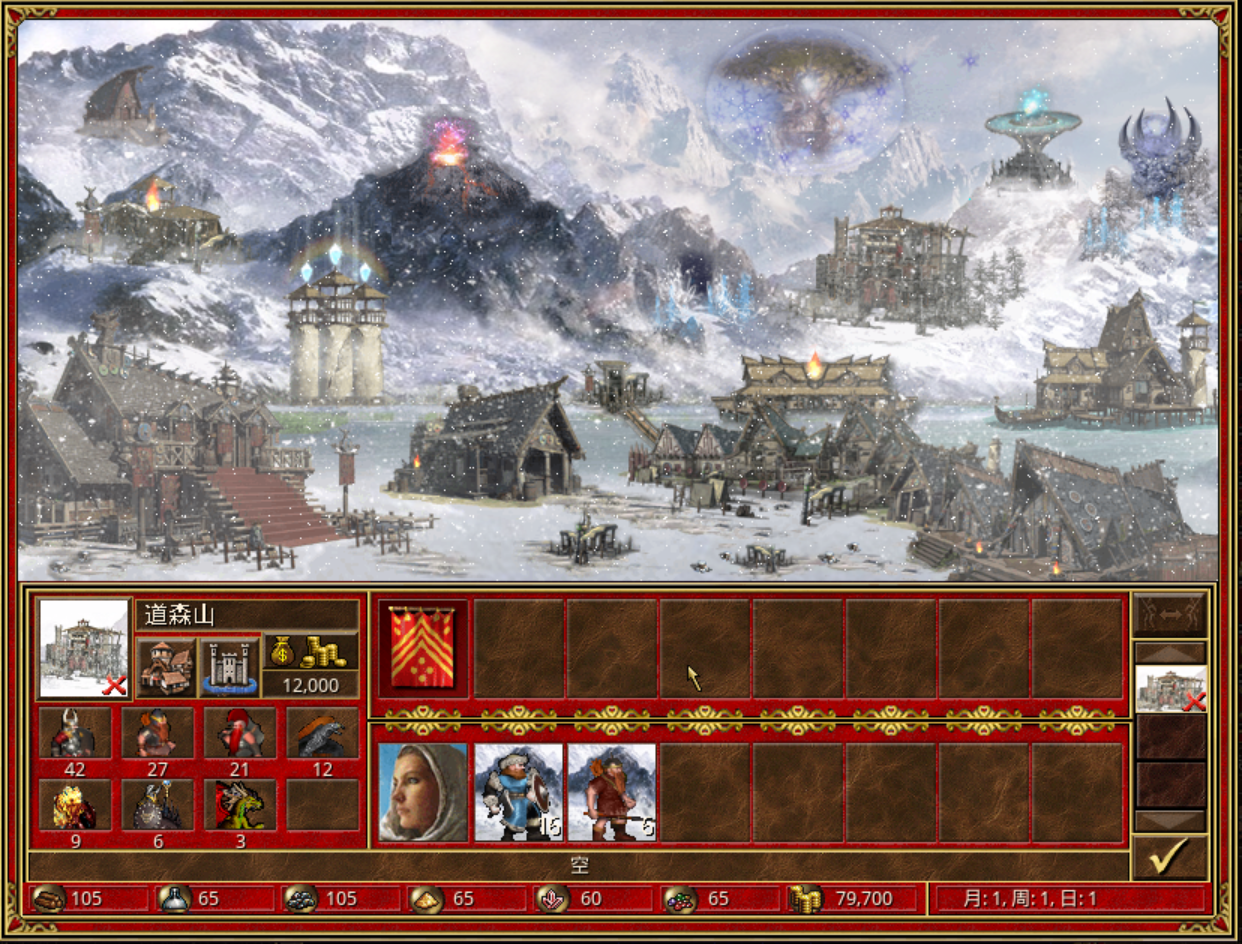1242x944 pixels.
Task: Recruit the green dragon with 3 available
Action: coord(240,805)
